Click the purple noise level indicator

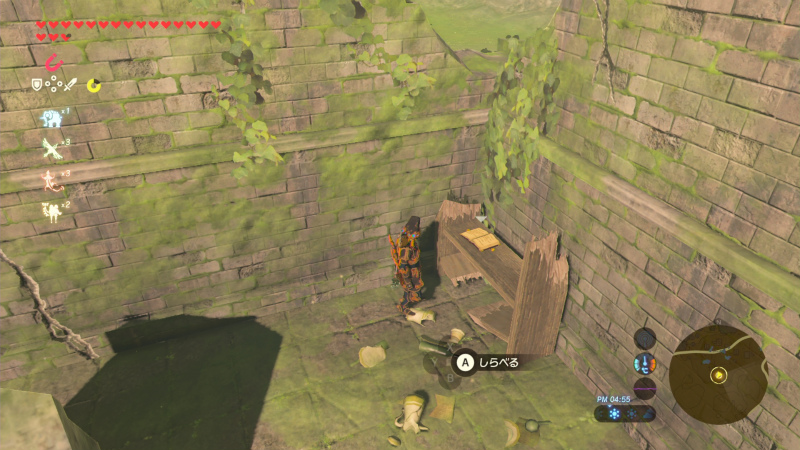tap(645, 387)
